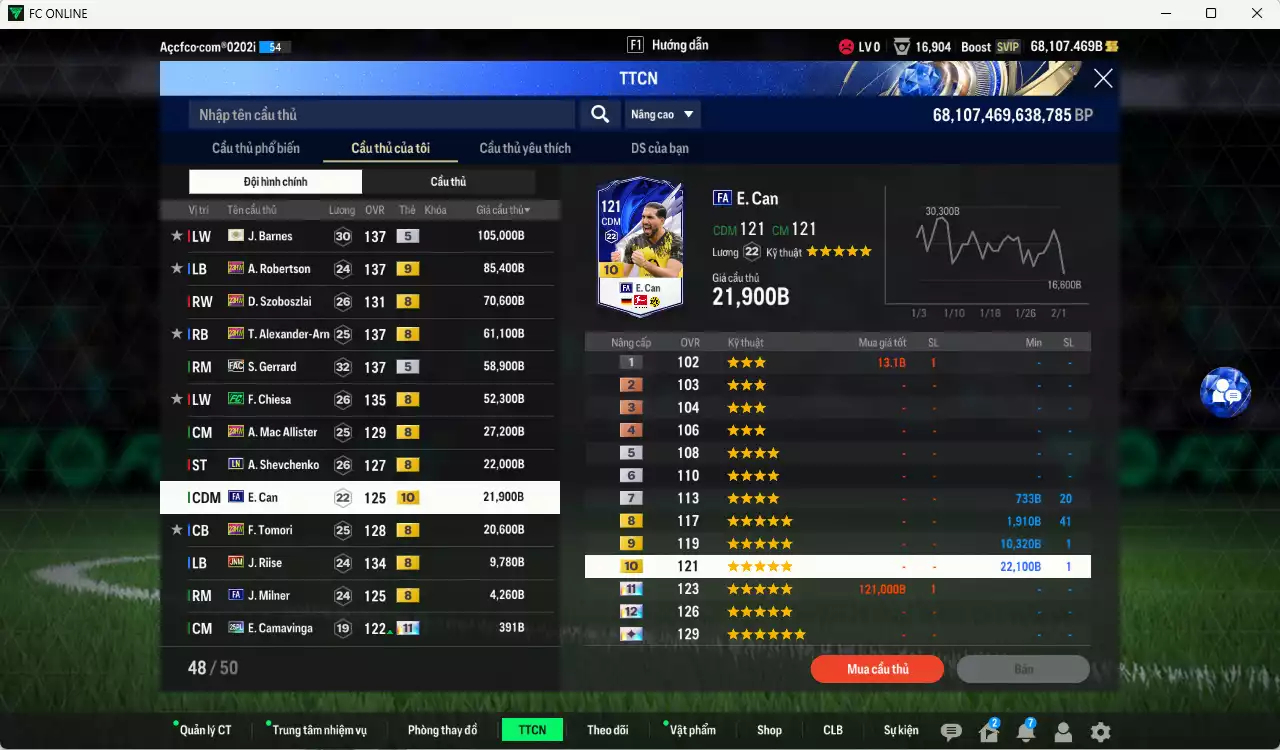Image resolution: width=1280 pixels, height=750 pixels.
Task: Open the chat messages bubble icon
Action: [x=951, y=732]
